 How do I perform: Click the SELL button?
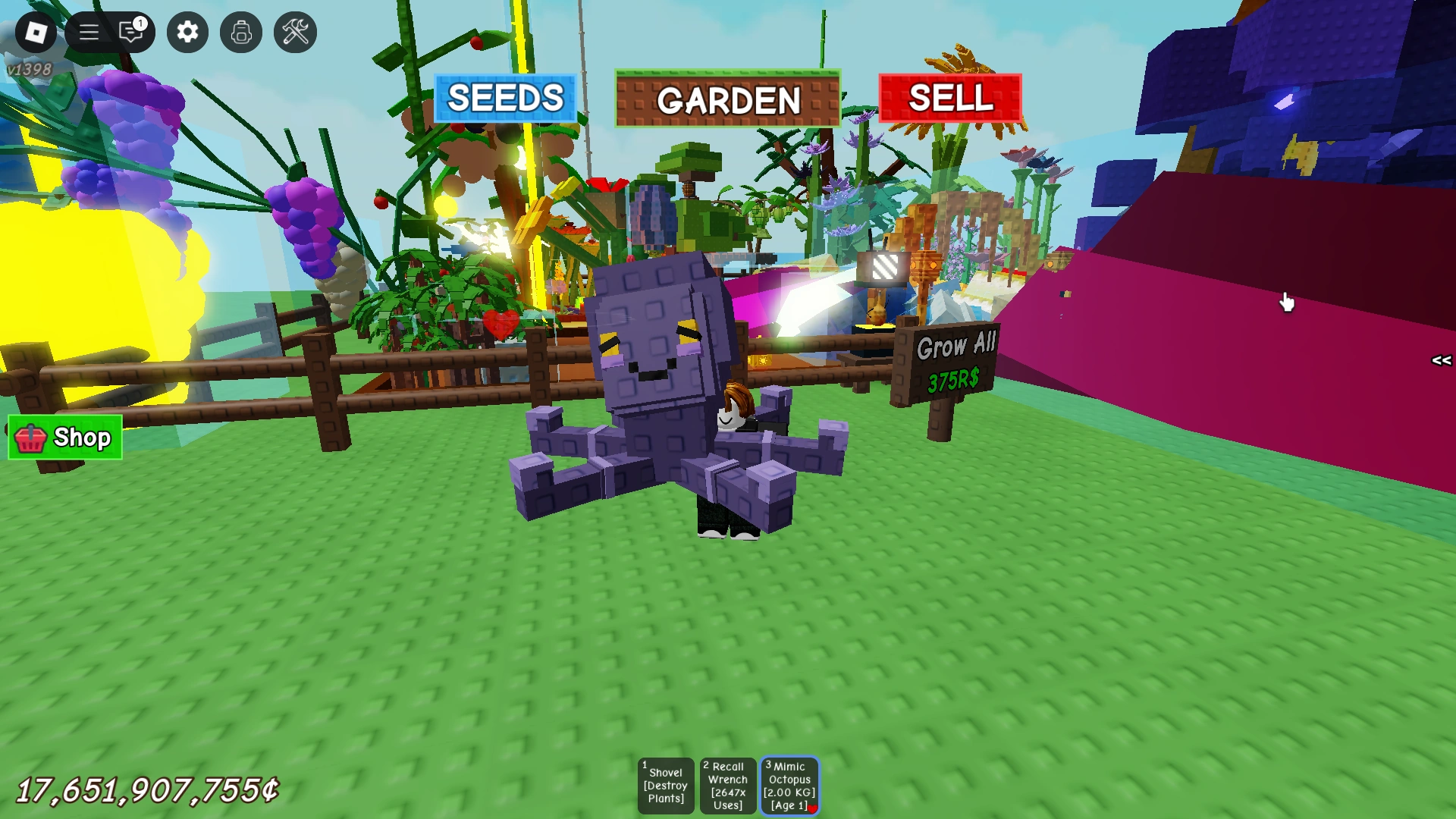952,98
